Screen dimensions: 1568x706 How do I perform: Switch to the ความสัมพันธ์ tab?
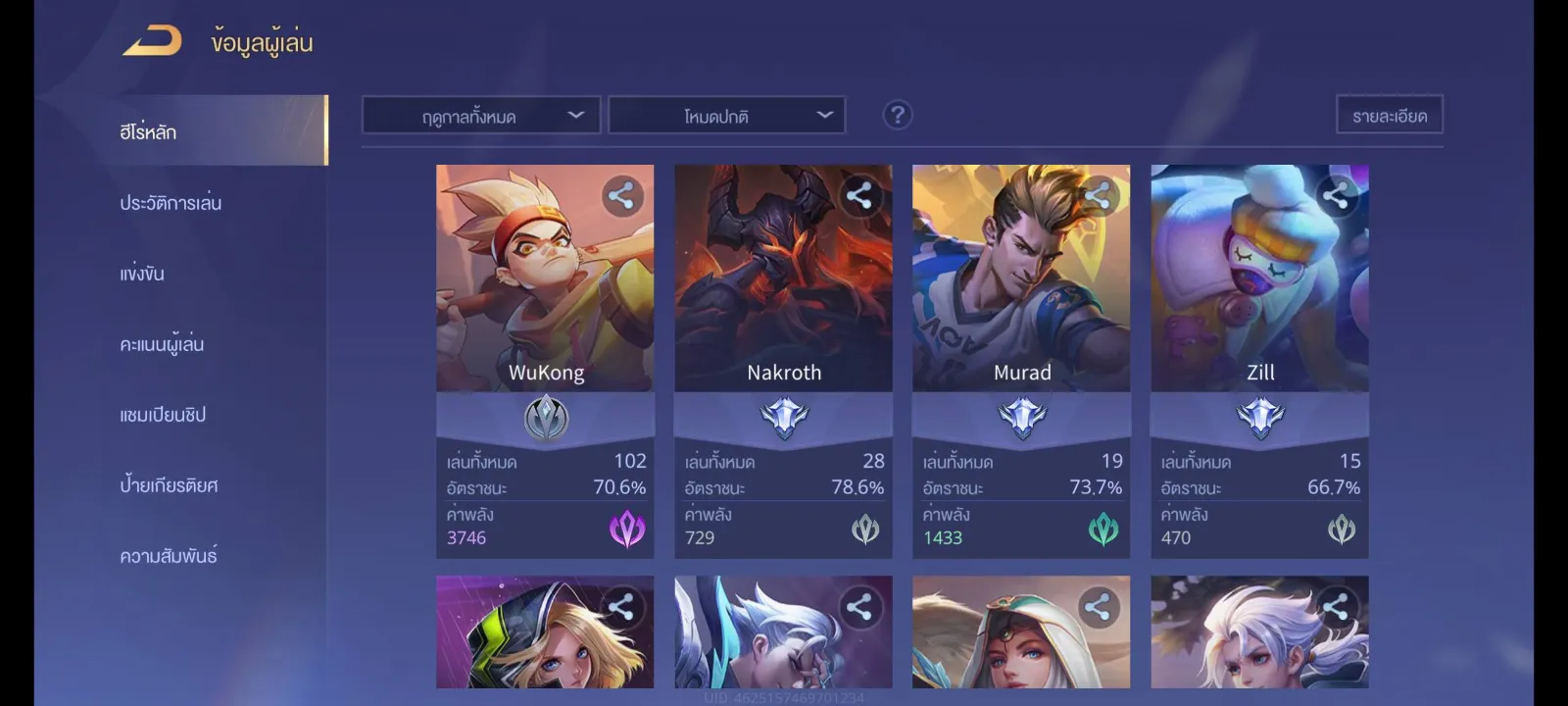point(169,556)
